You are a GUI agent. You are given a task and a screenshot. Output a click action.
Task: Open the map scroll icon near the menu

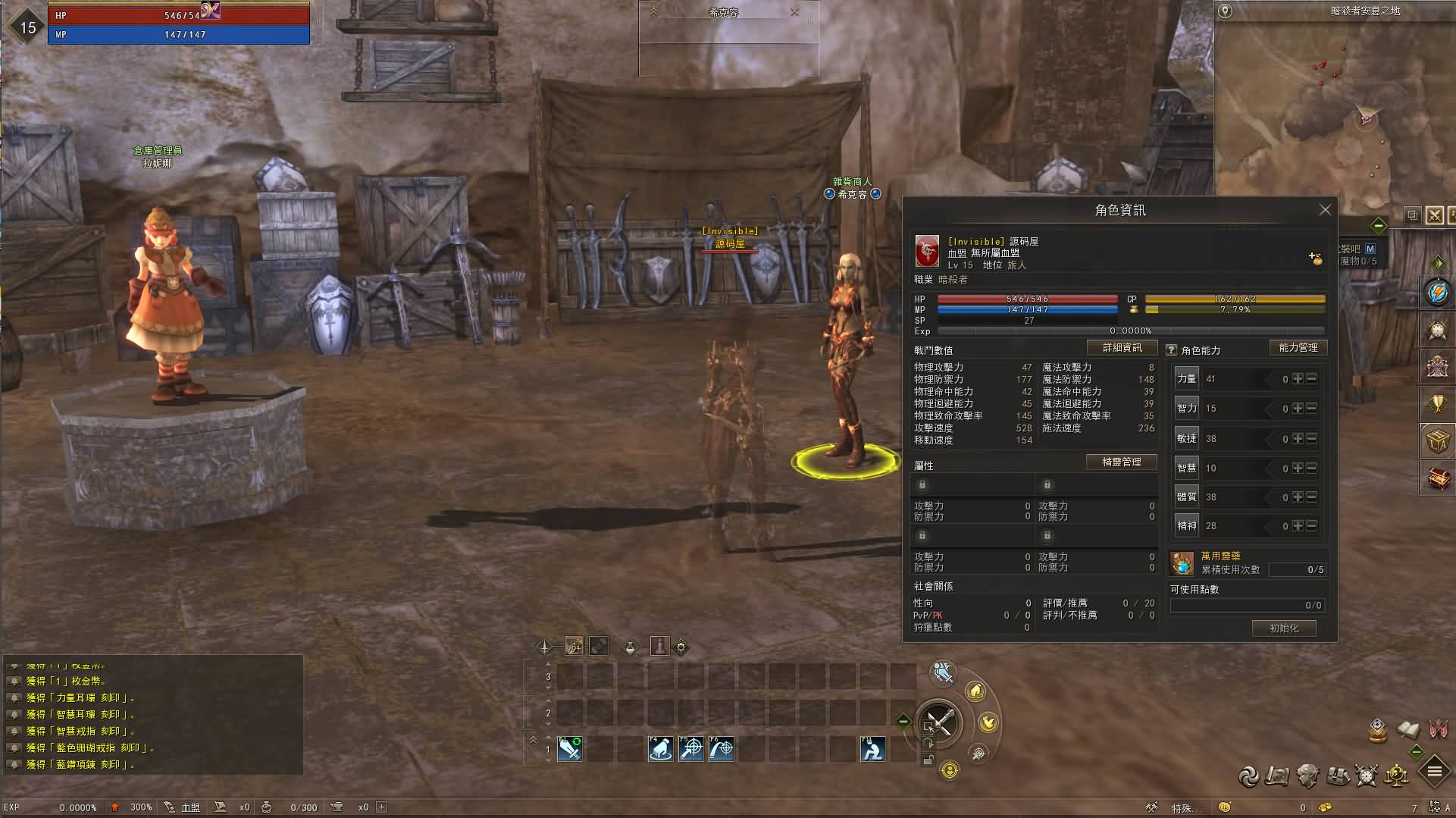1278,776
